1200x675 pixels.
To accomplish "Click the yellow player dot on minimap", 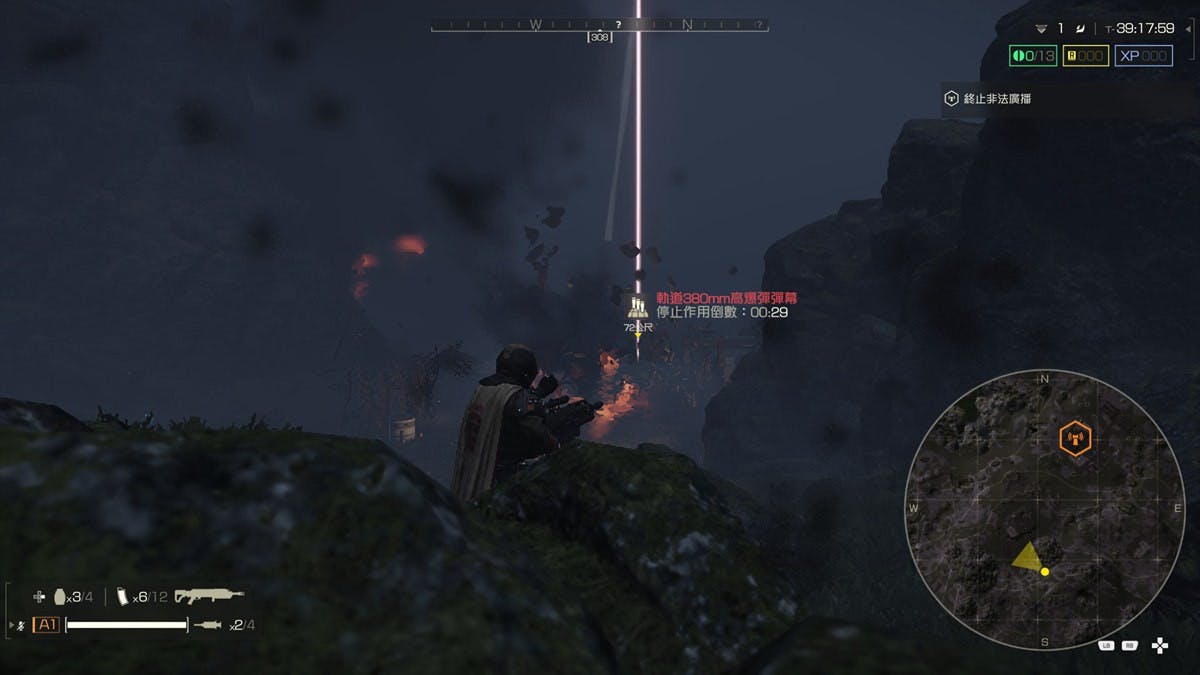I will (1045, 572).
